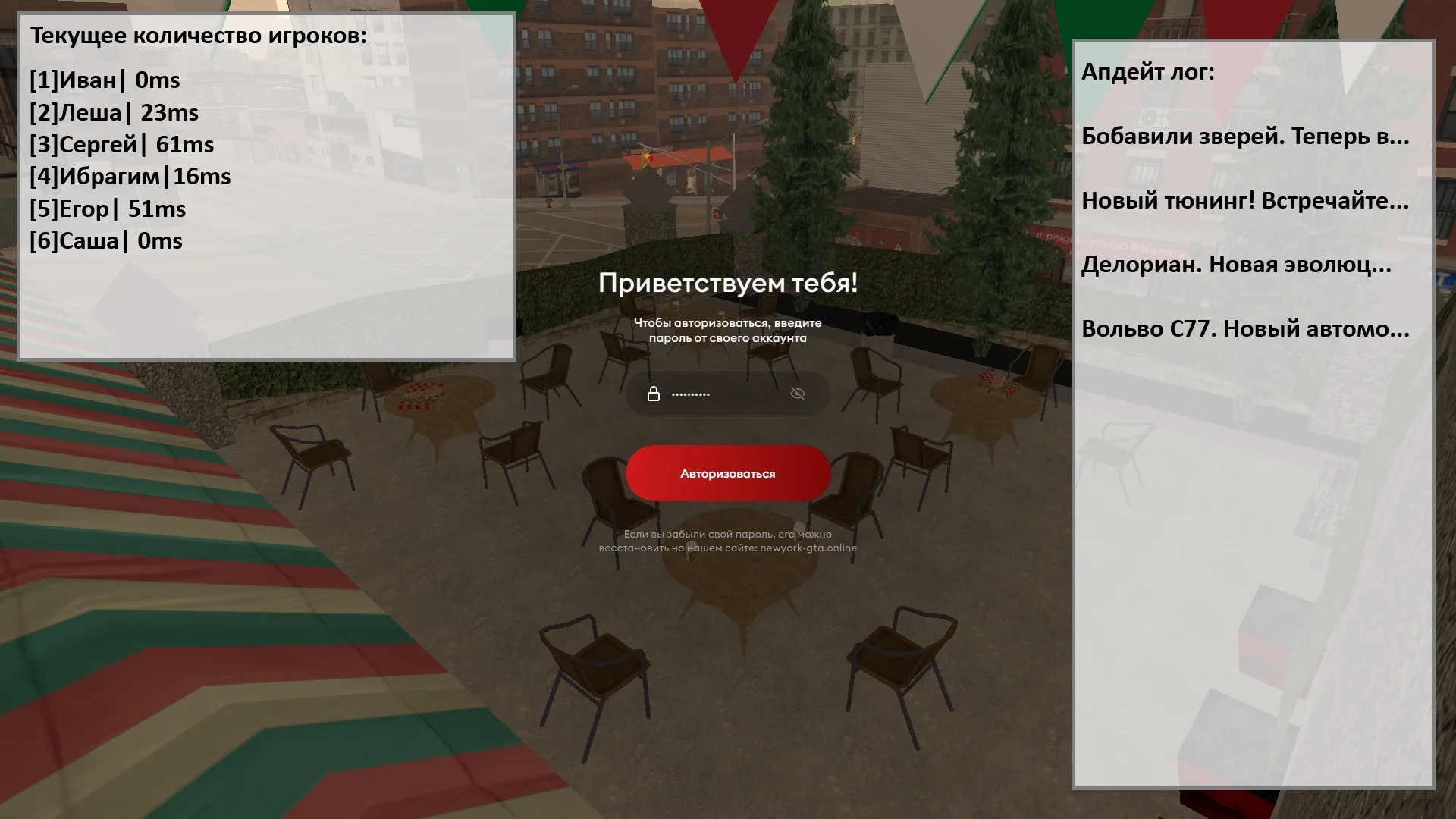Select player Леша with 23ms ping
Screen dimensions: 1456x819
click(113, 113)
